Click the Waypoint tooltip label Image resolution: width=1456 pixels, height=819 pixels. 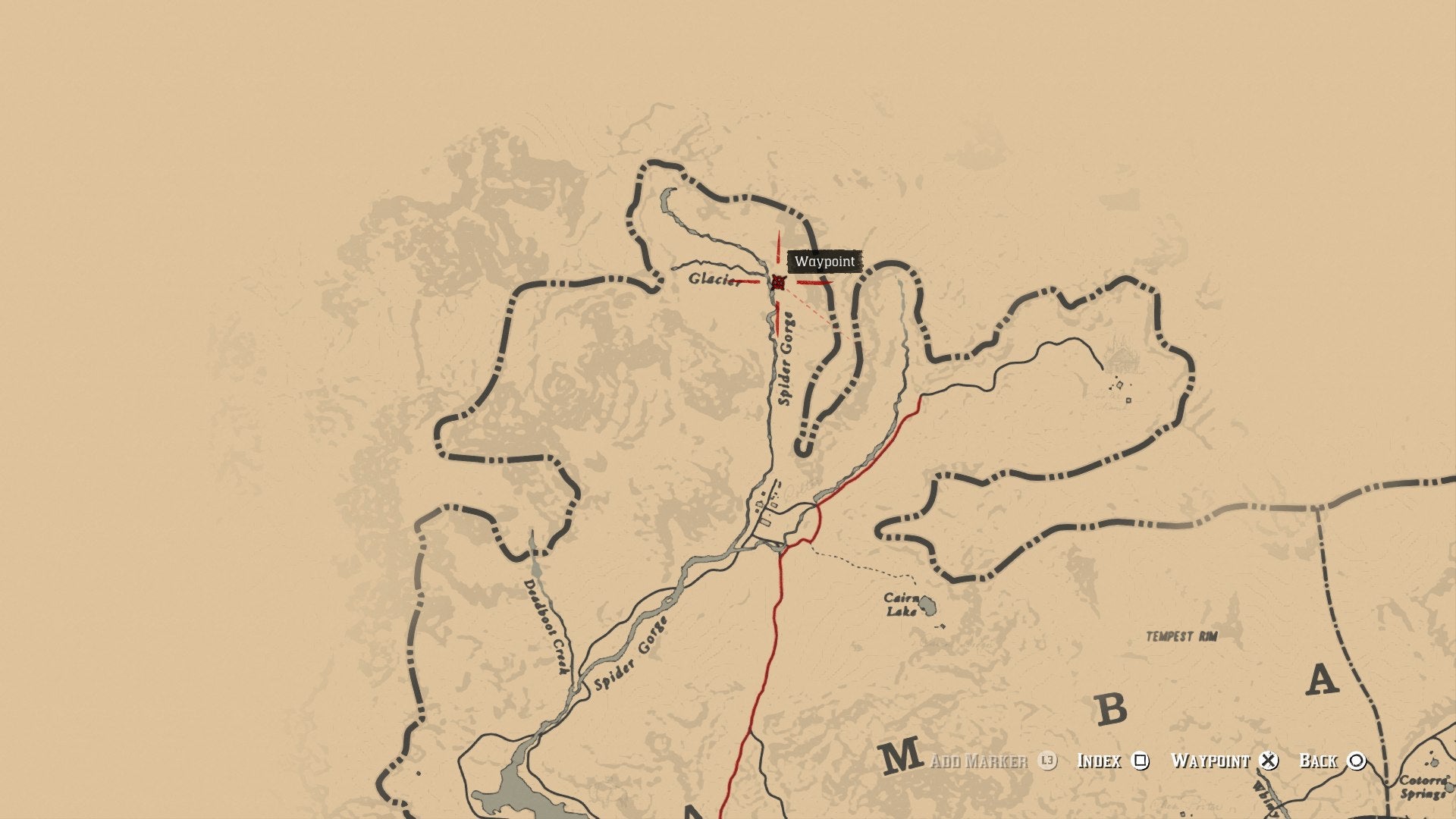tap(824, 262)
